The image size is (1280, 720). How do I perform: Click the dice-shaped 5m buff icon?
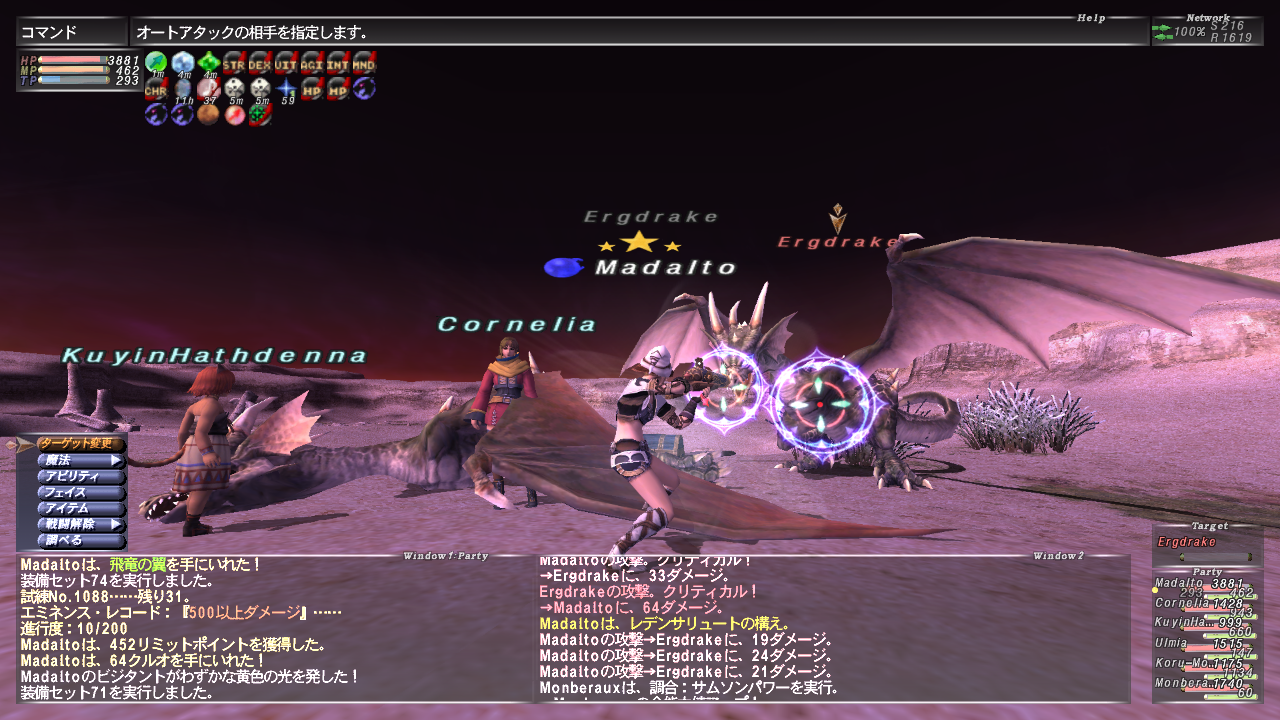(233, 89)
